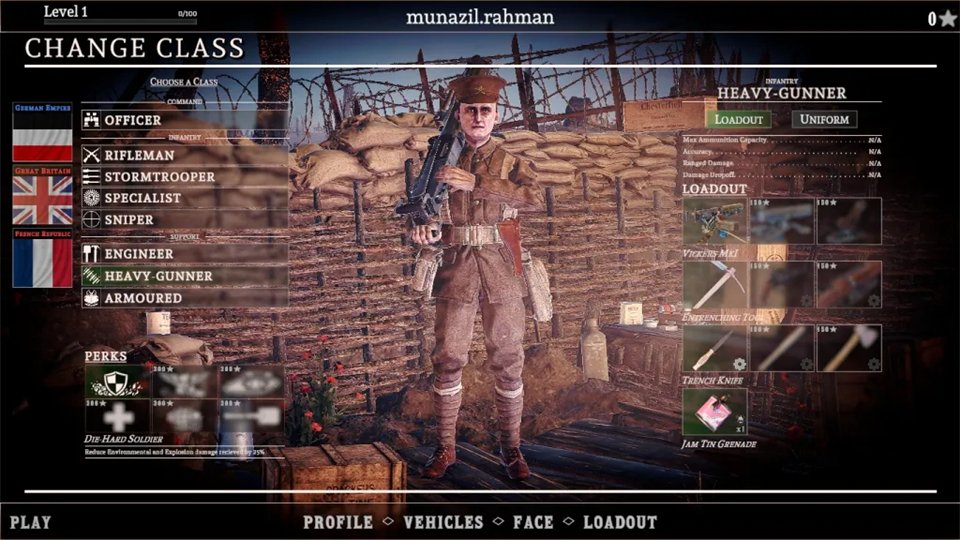Select the Vickers MkI weapon slot

pos(714,221)
